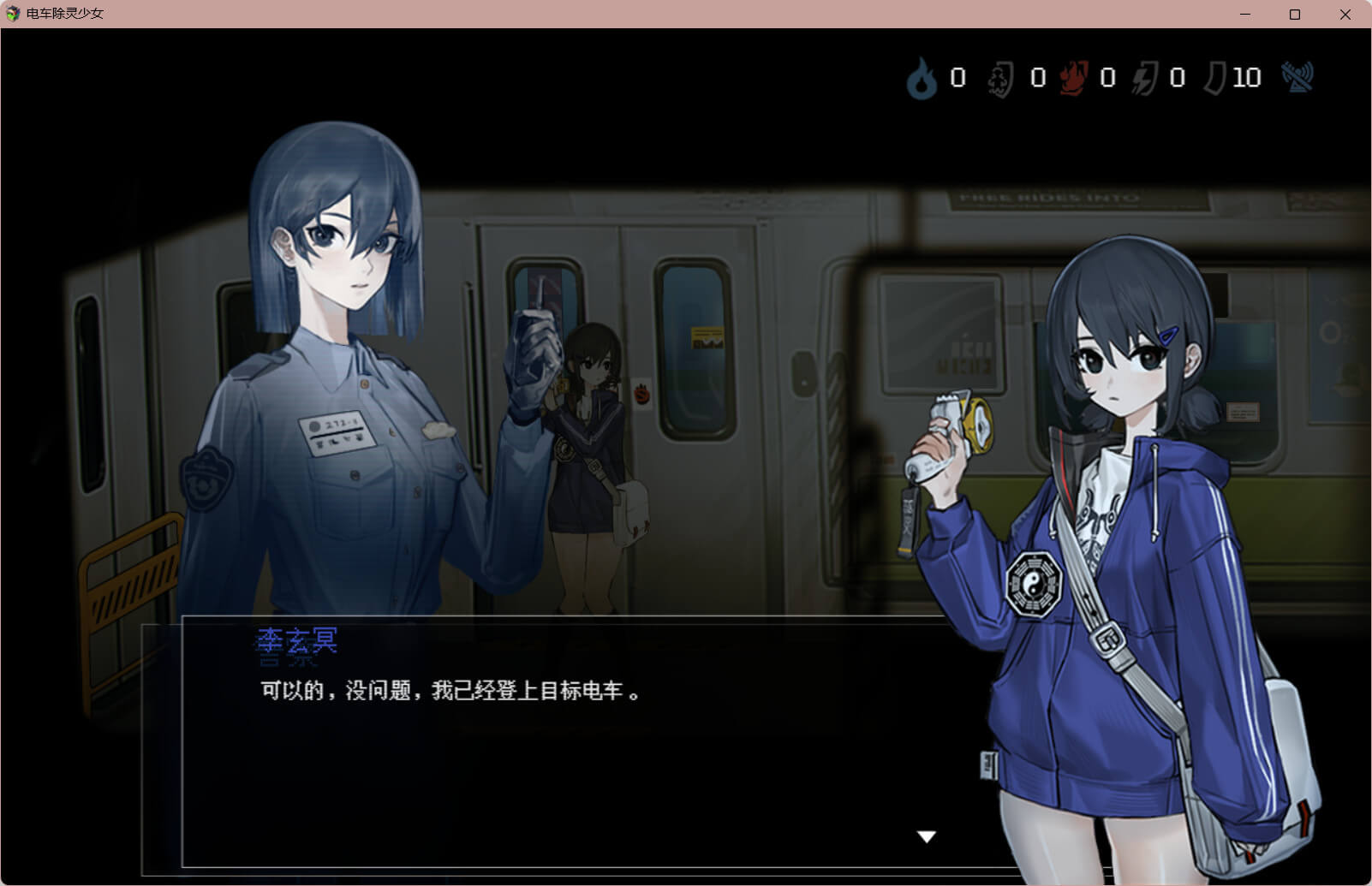Activate the lightning talisman icon

(x=1145, y=80)
